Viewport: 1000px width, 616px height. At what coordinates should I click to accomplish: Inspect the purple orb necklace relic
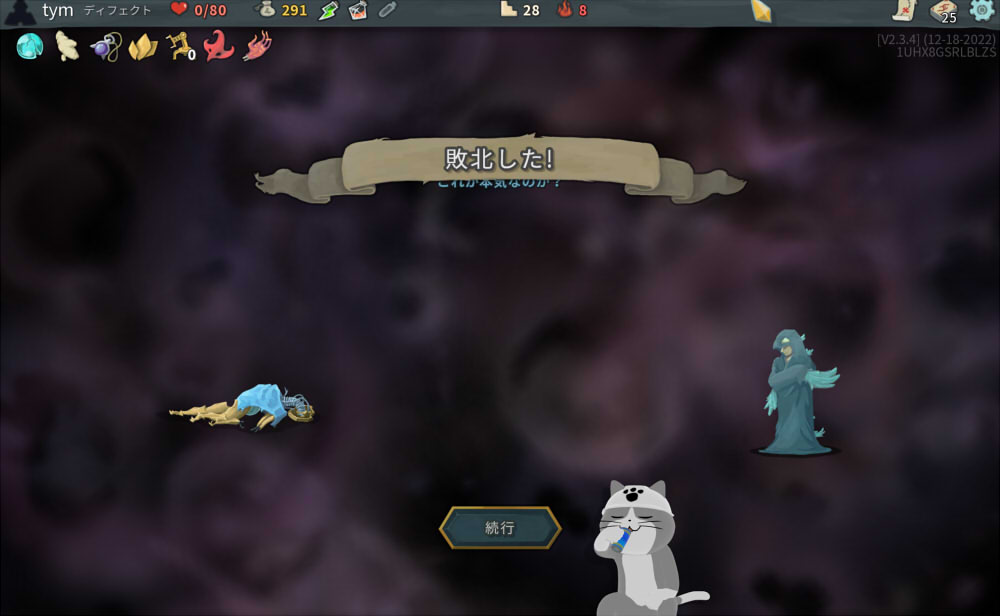[104, 46]
